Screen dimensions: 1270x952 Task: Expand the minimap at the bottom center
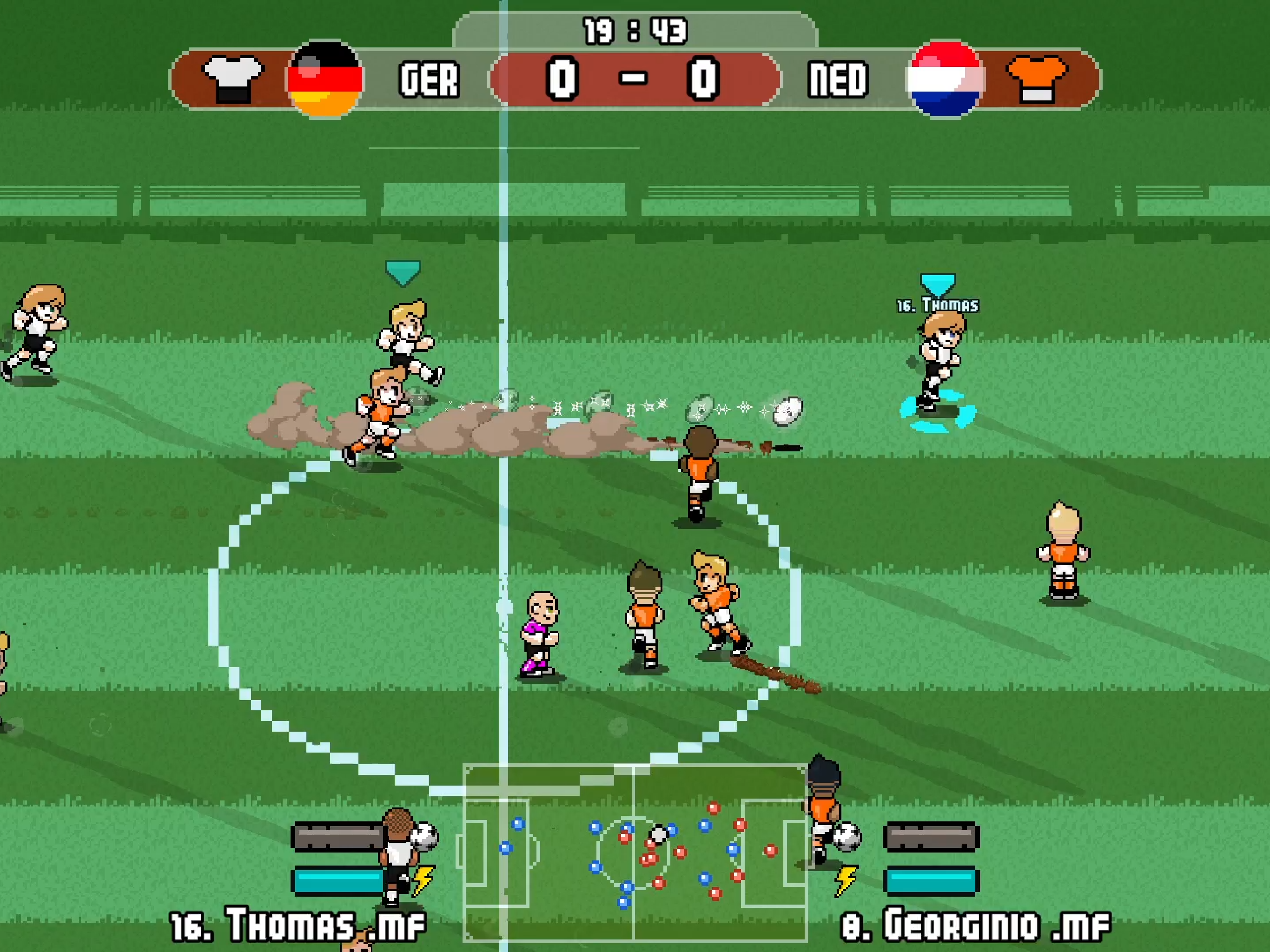click(634, 850)
